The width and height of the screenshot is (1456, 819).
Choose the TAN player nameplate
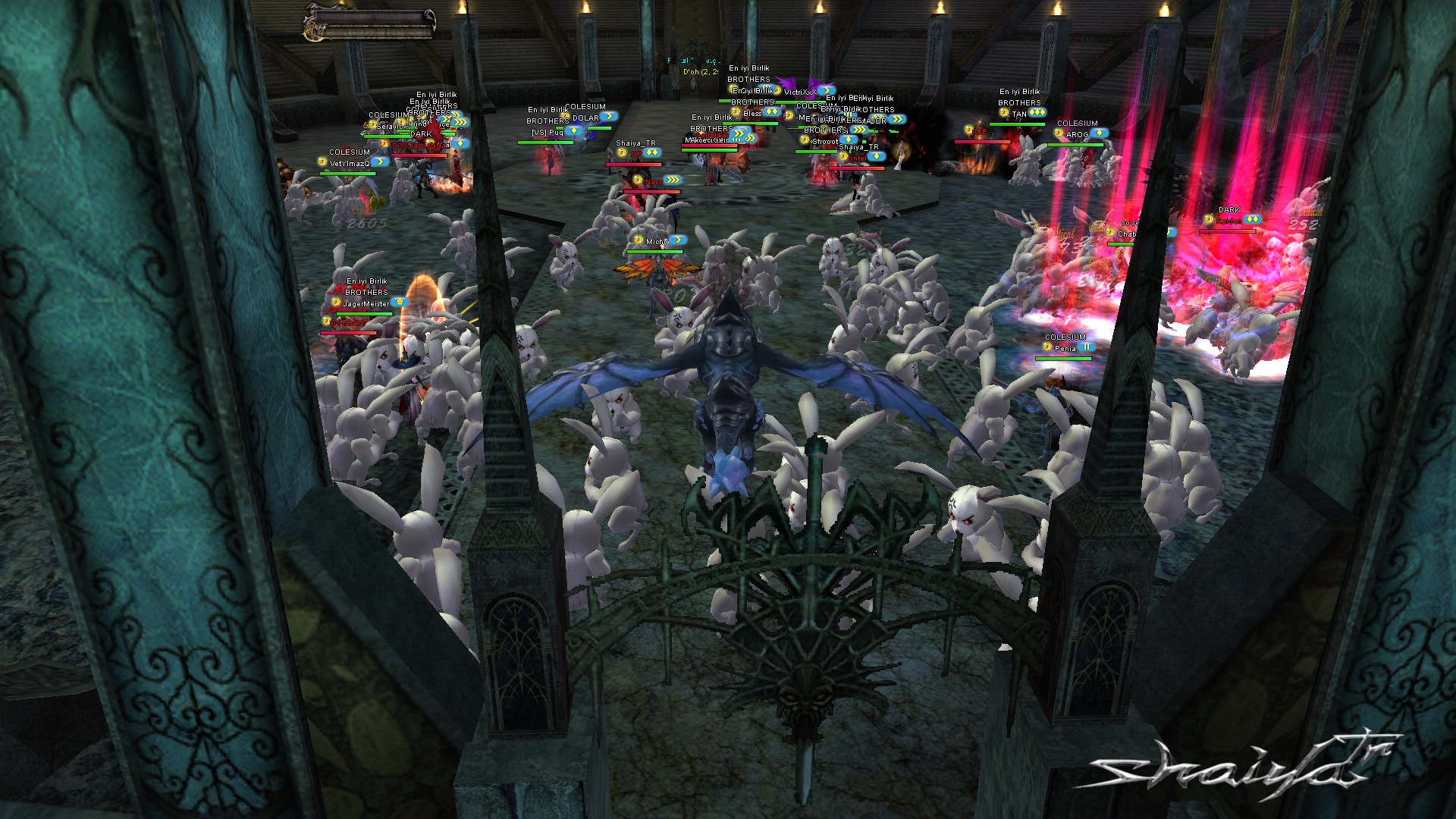[x=1019, y=114]
